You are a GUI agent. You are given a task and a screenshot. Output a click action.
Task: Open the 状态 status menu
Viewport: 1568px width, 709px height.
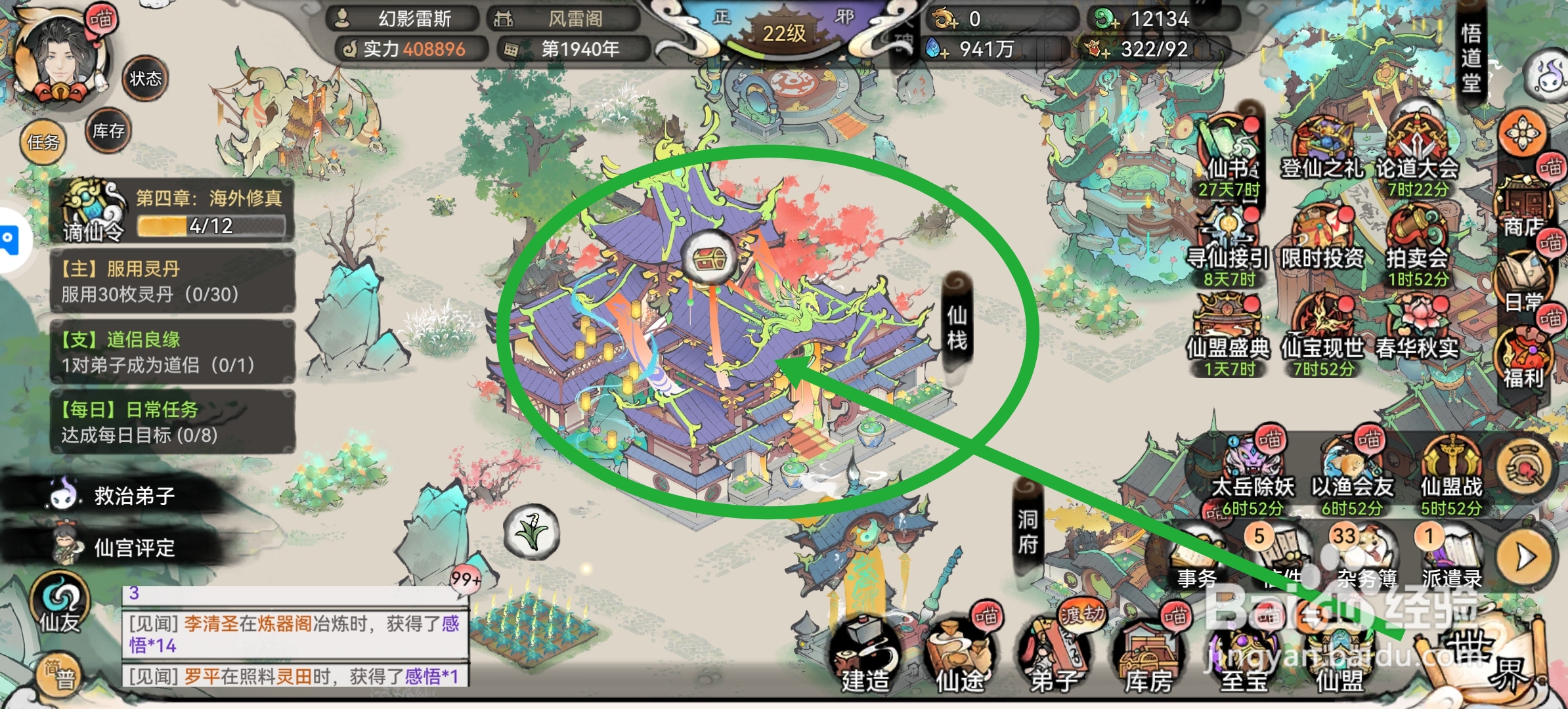(146, 79)
